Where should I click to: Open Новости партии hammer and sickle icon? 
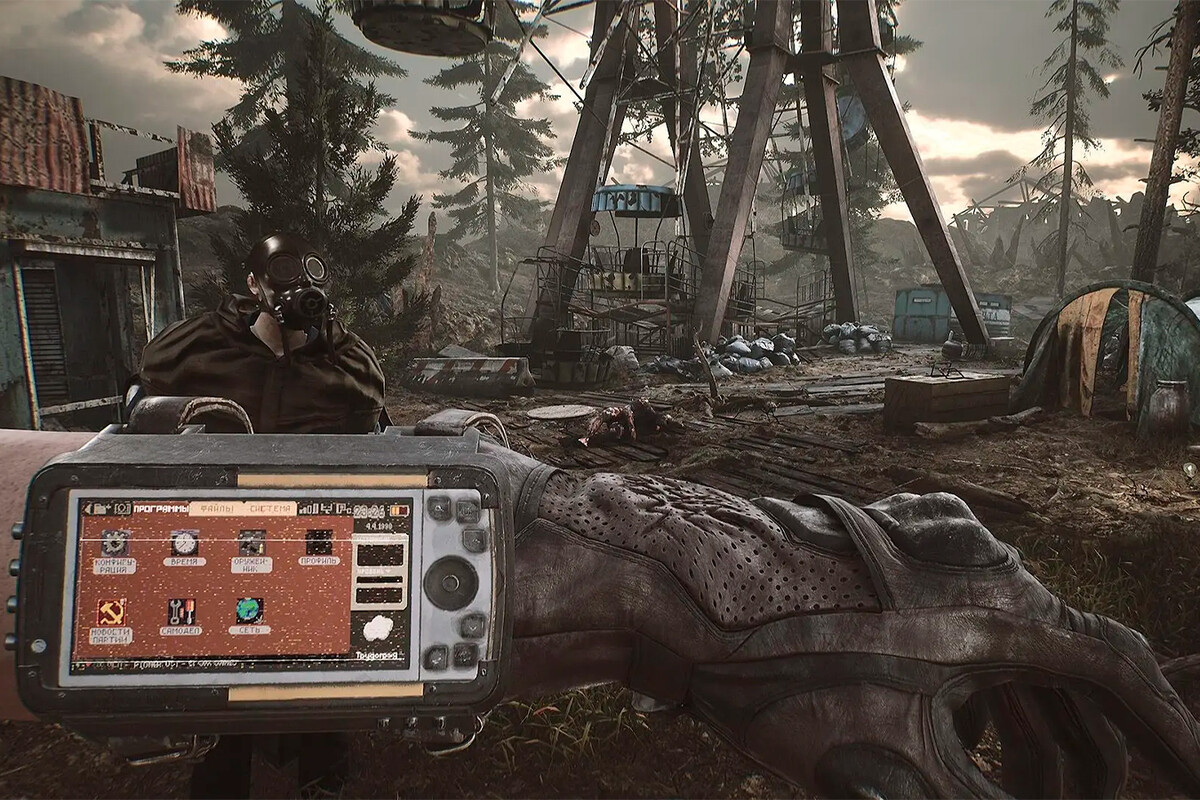pos(111,612)
